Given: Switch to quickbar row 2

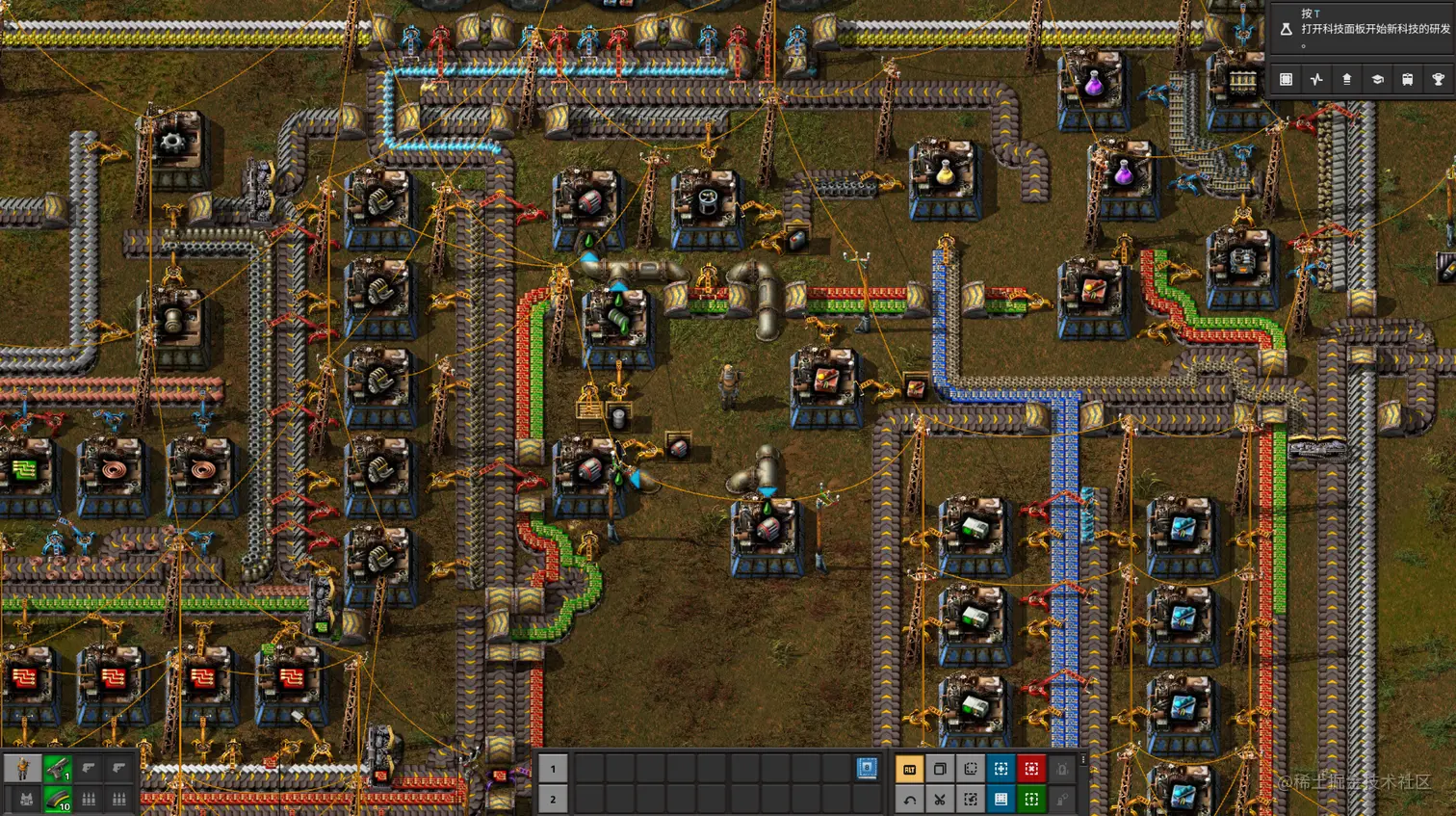Looking at the screenshot, I should coord(553,799).
